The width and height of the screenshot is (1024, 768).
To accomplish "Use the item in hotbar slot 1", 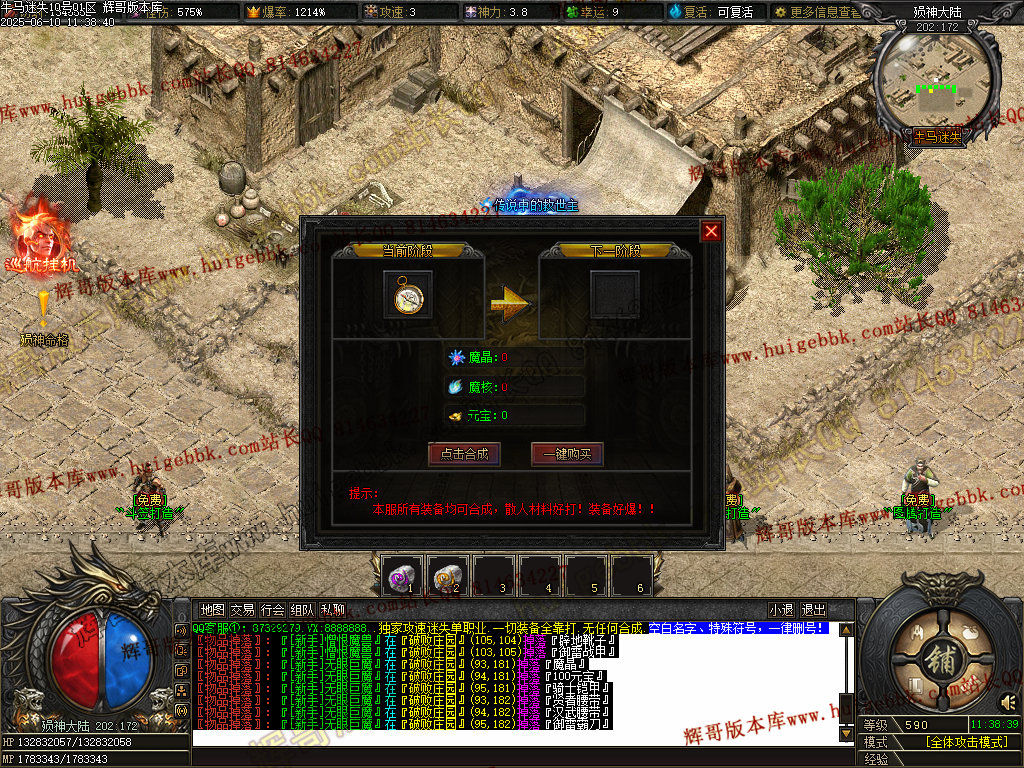I will [403, 576].
